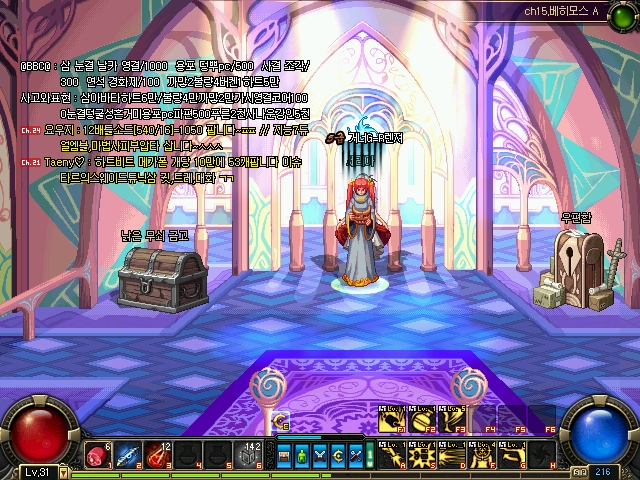Use the red potion in slot 3

tap(158, 455)
